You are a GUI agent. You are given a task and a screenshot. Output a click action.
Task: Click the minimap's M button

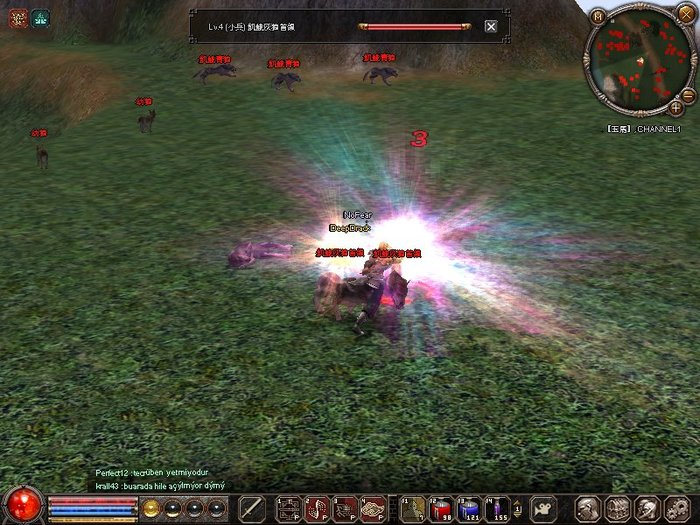pyautogui.click(x=597, y=16)
